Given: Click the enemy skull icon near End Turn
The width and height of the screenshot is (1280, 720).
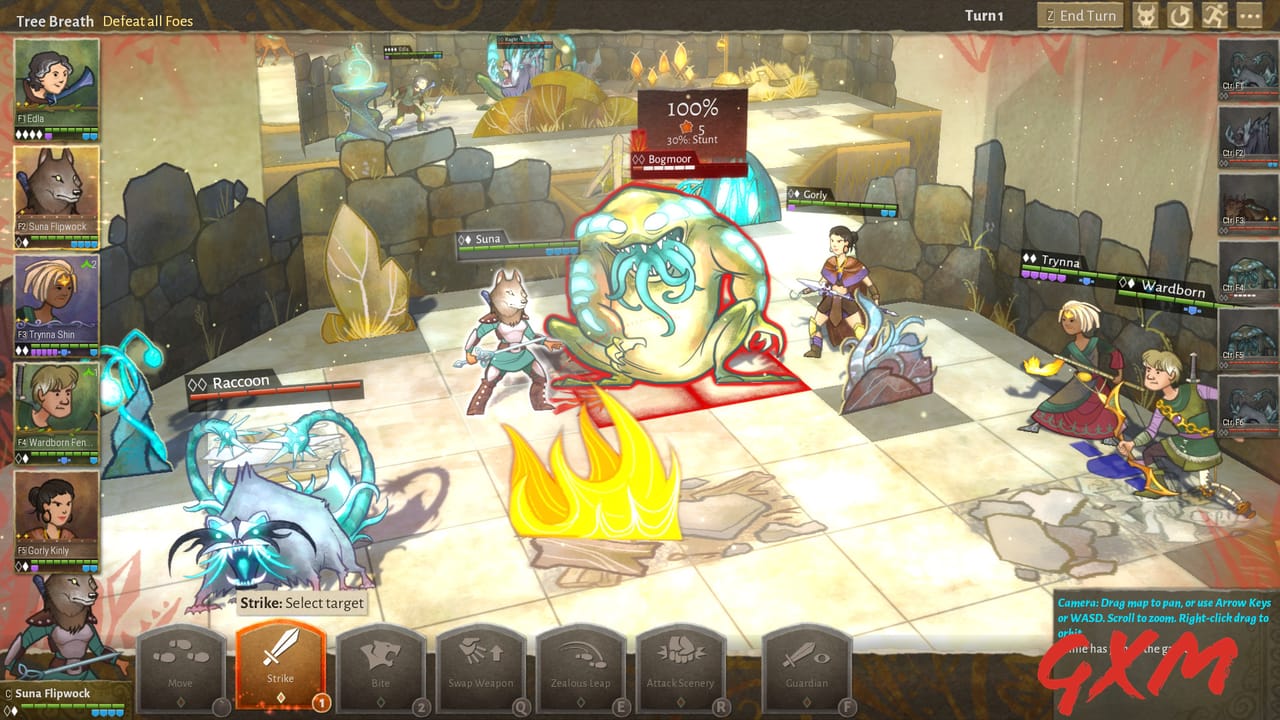Looking at the screenshot, I should coord(1147,15).
